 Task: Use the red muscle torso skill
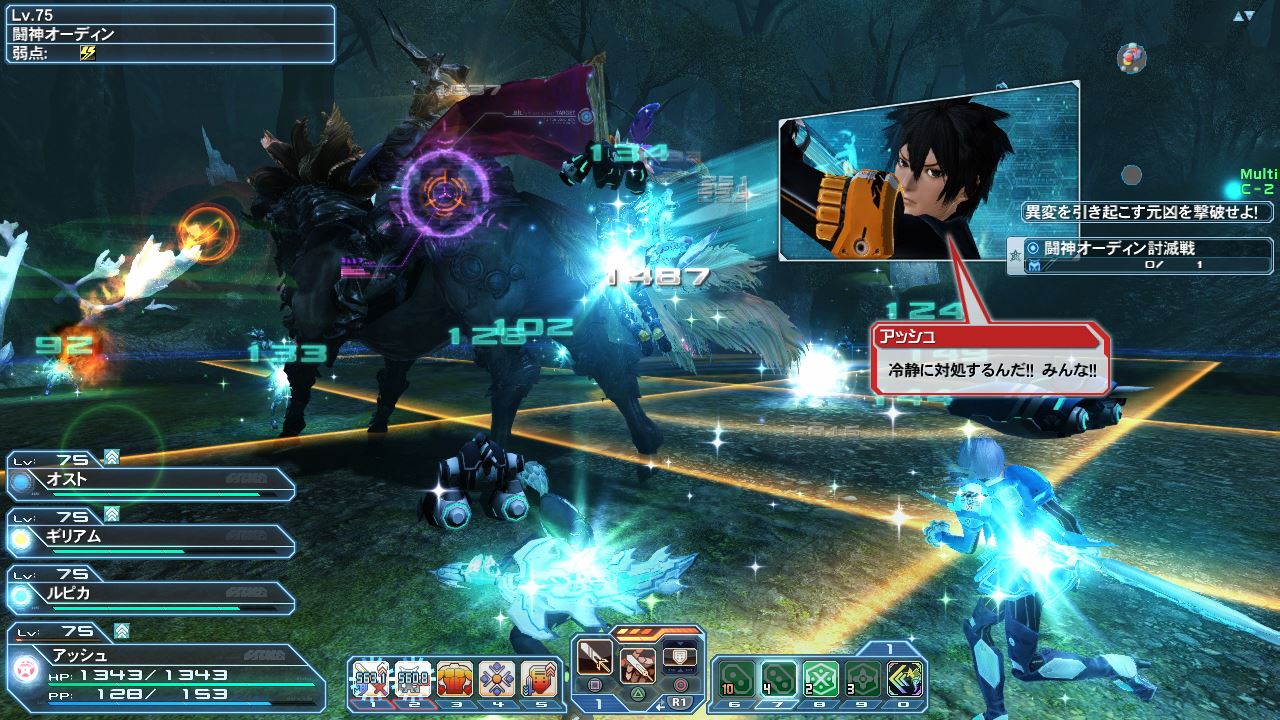[455, 678]
